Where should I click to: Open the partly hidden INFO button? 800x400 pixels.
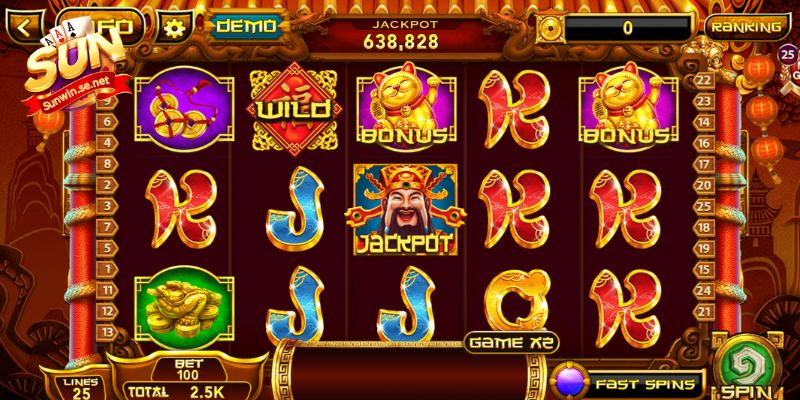tap(122, 22)
